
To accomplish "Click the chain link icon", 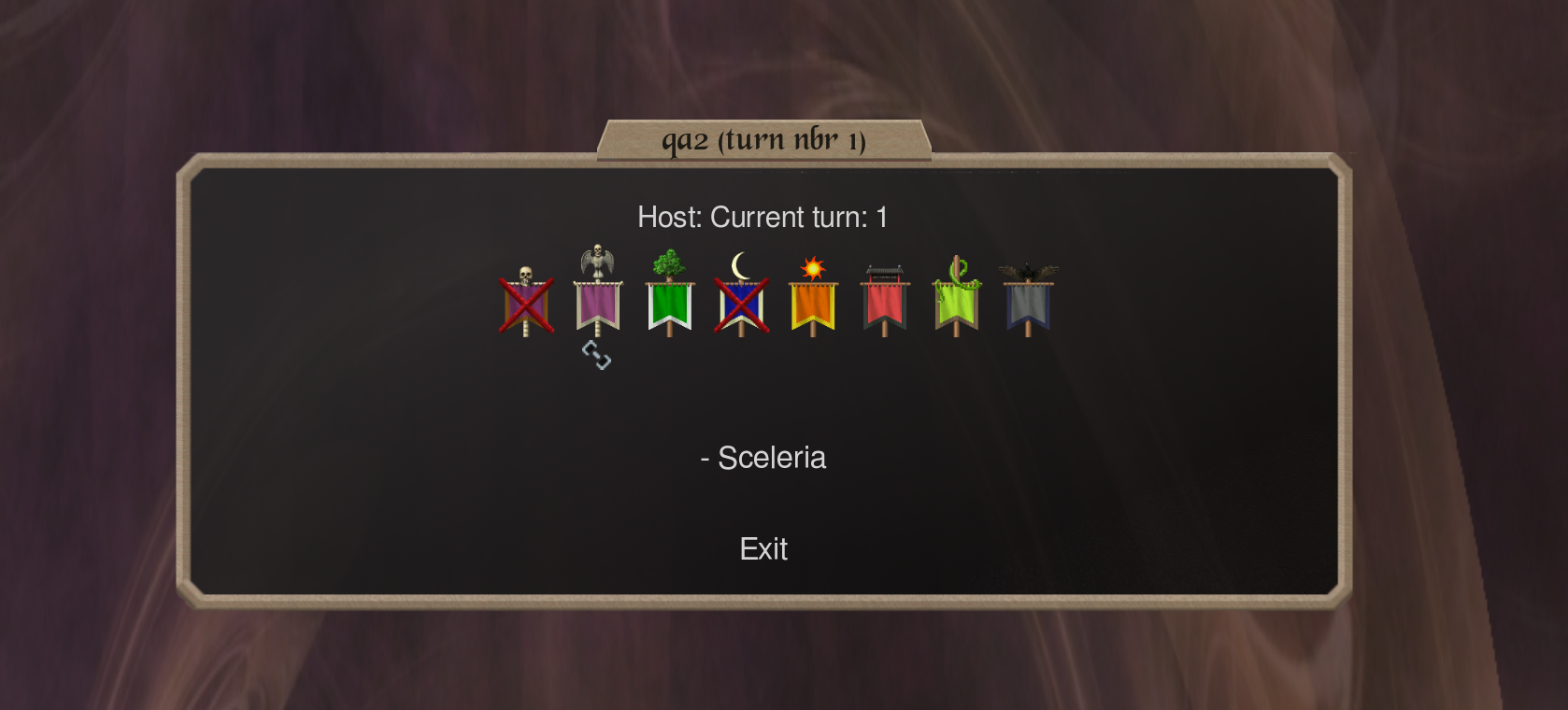I will click(x=596, y=355).
